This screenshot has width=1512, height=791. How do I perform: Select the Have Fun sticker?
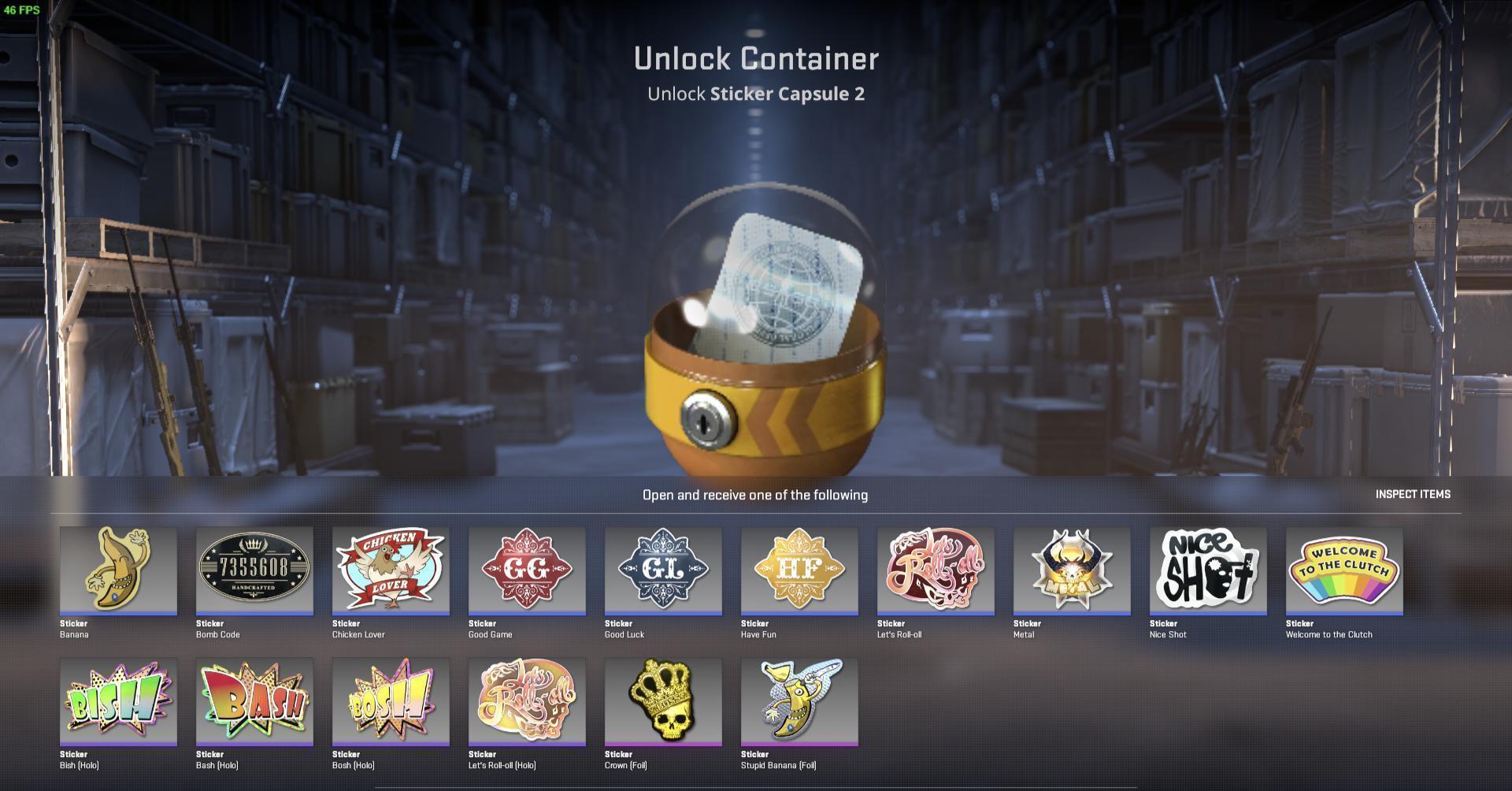[799, 570]
